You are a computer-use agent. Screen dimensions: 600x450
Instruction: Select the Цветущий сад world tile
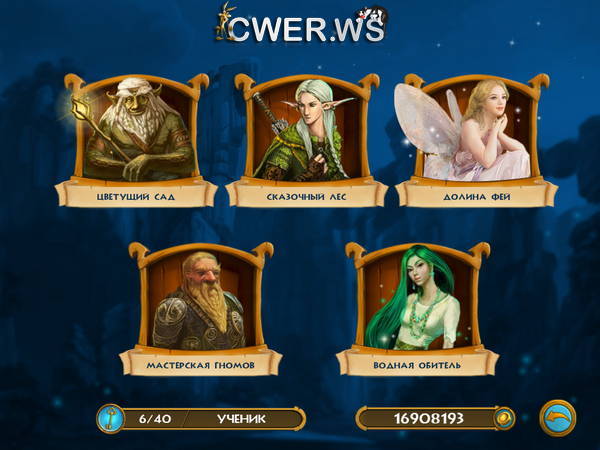pyautogui.click(x=135, y=135)
